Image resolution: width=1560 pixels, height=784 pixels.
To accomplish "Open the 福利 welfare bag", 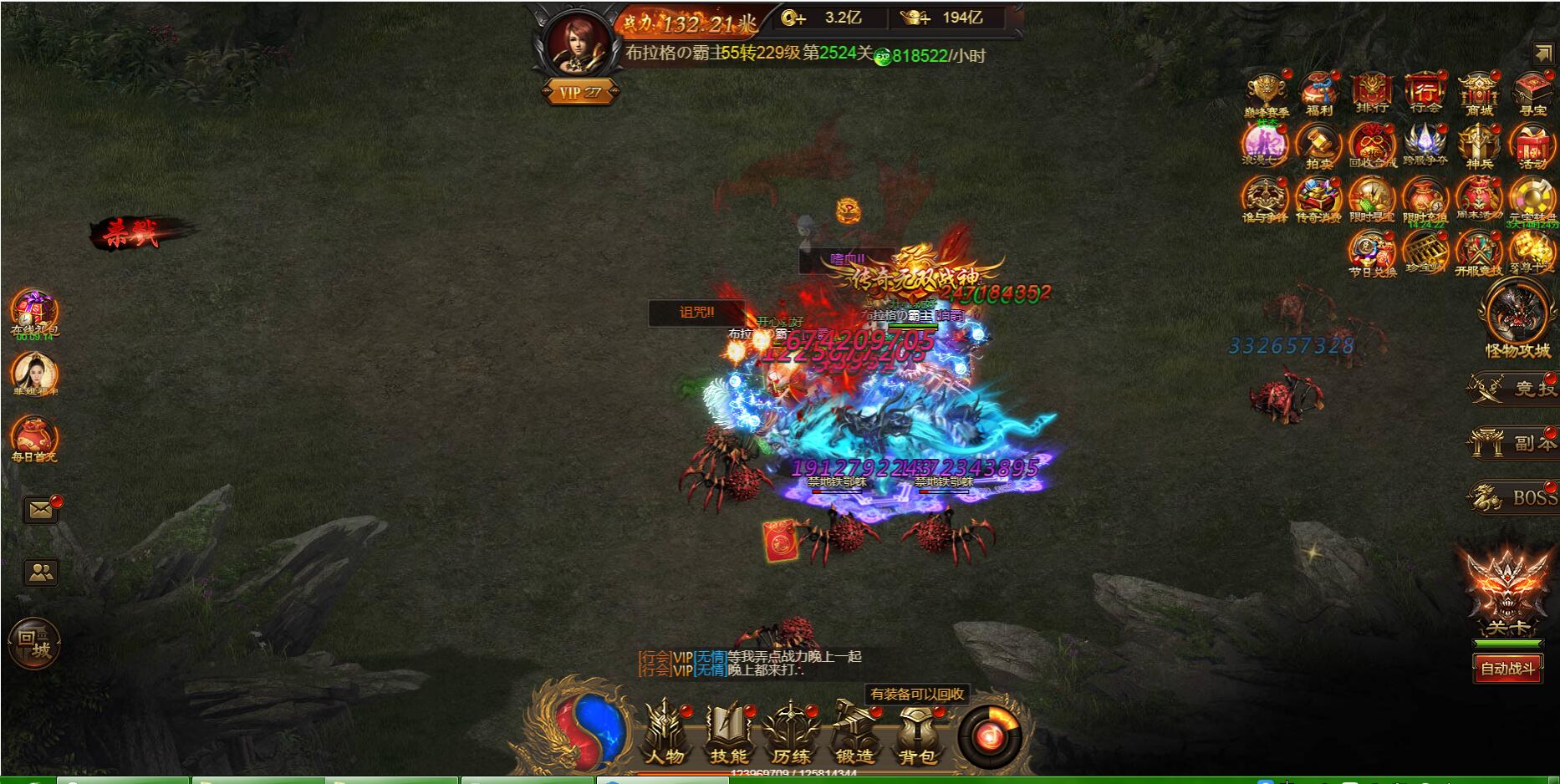I will [x=1319, y=92].
